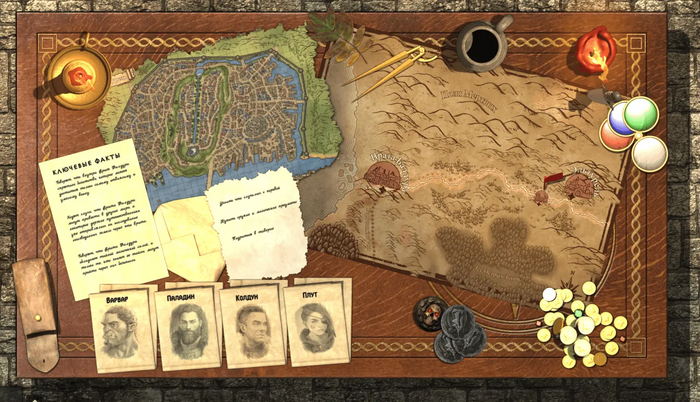
Task: Click the red wax seal
Action: [598, 54]
